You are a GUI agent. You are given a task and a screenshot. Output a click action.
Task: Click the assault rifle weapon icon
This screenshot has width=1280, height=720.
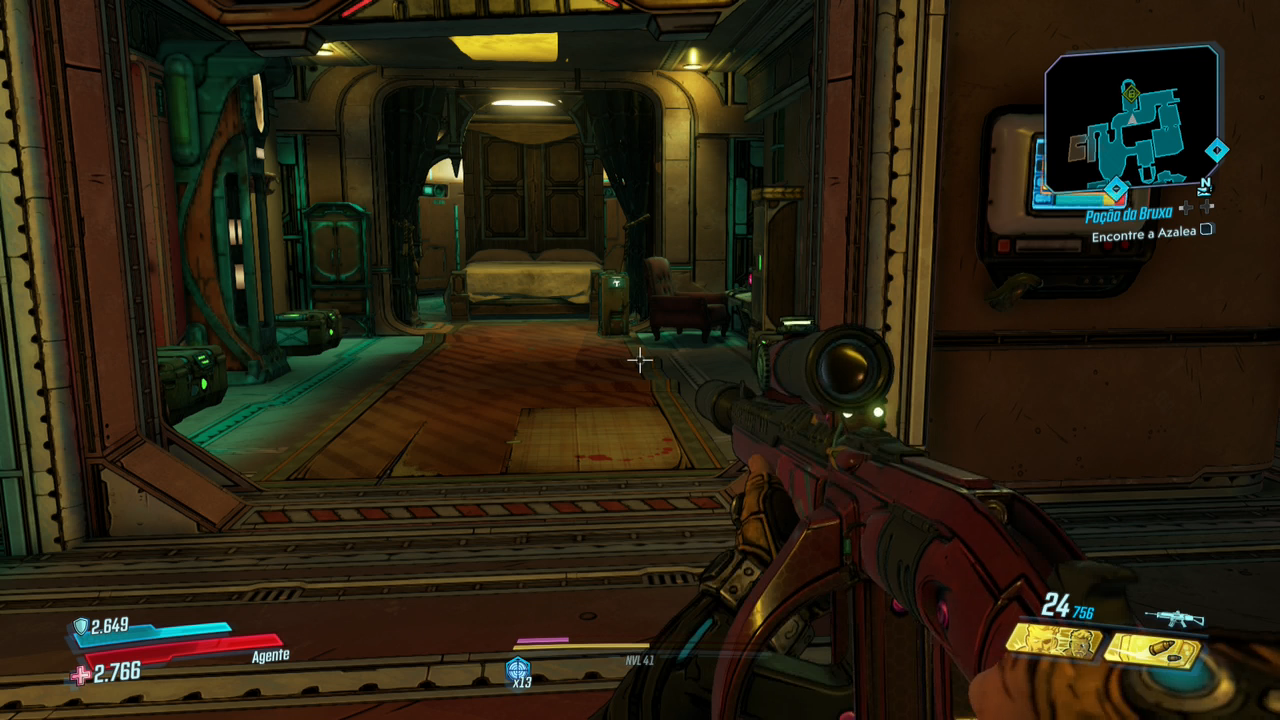pyautogui.click(x=1174, y=618)
